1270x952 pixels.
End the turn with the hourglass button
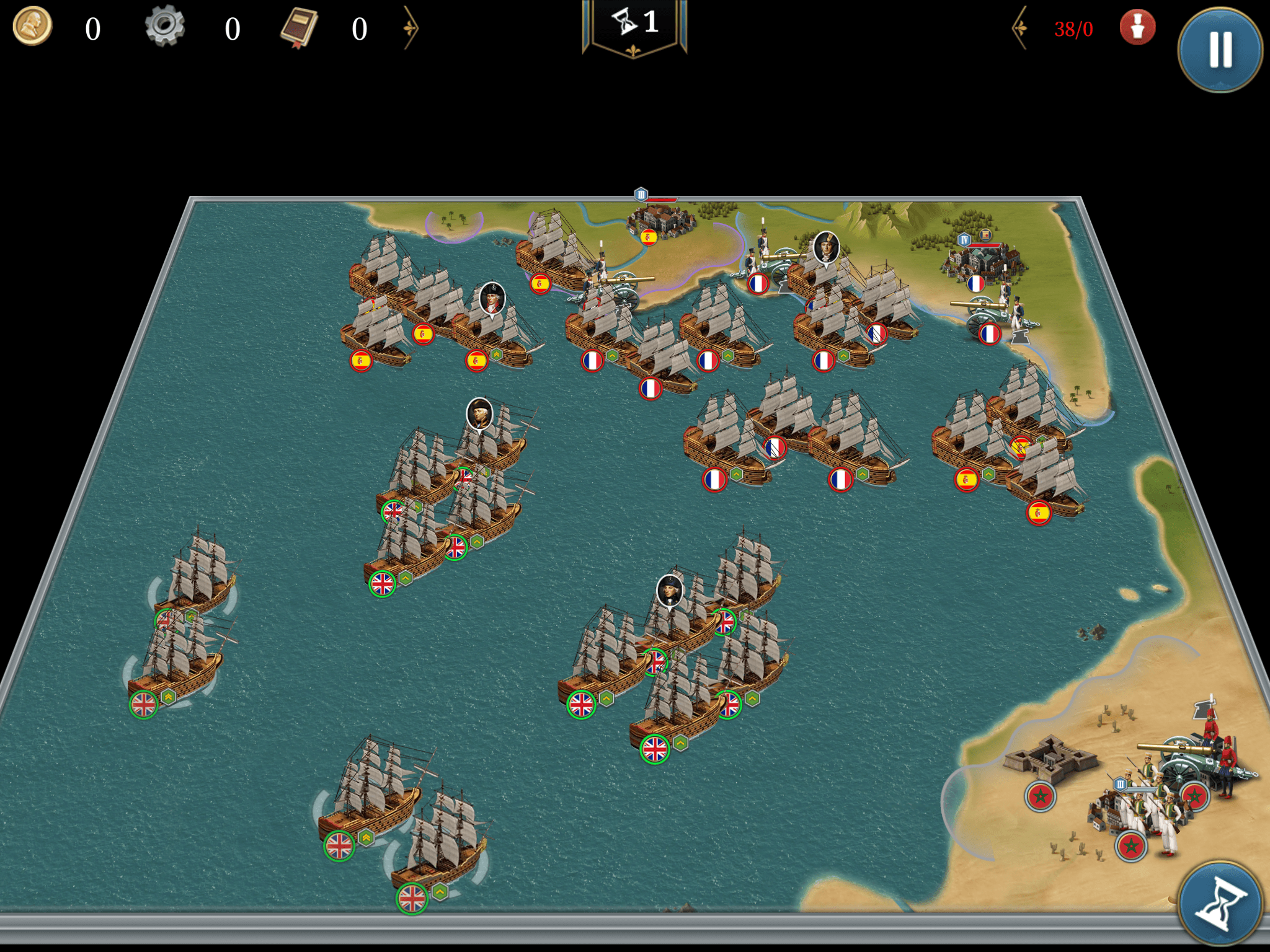tap(1220, 902)
